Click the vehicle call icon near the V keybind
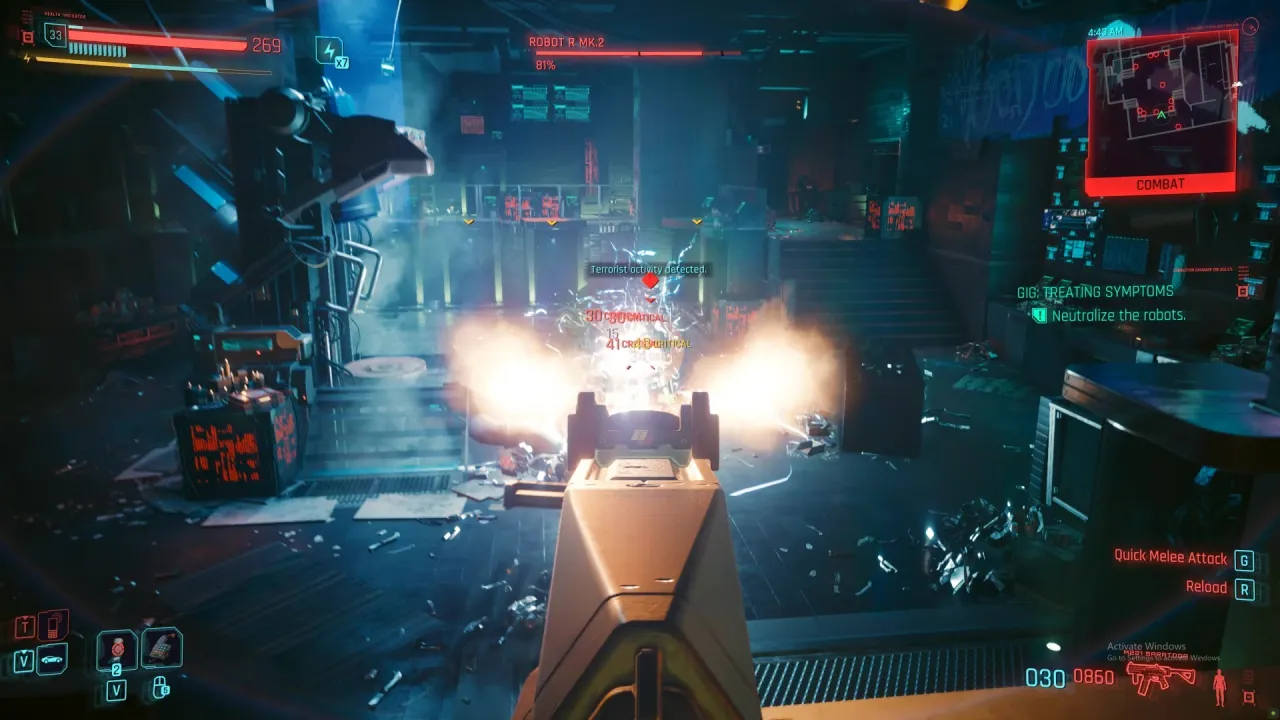Viewport: 1280px width, 720px height. tap(51, 660)
